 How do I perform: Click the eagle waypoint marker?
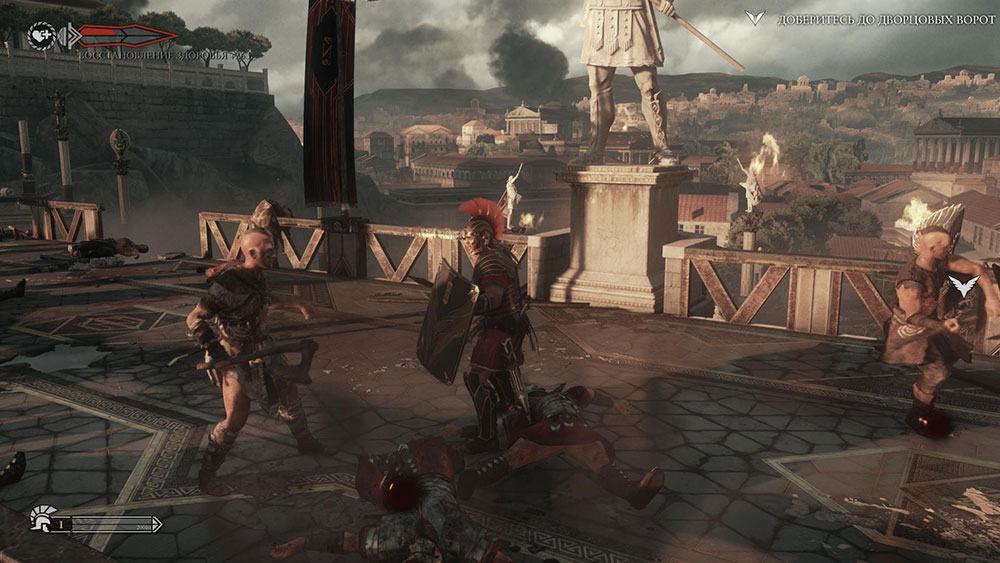point(962,287)
